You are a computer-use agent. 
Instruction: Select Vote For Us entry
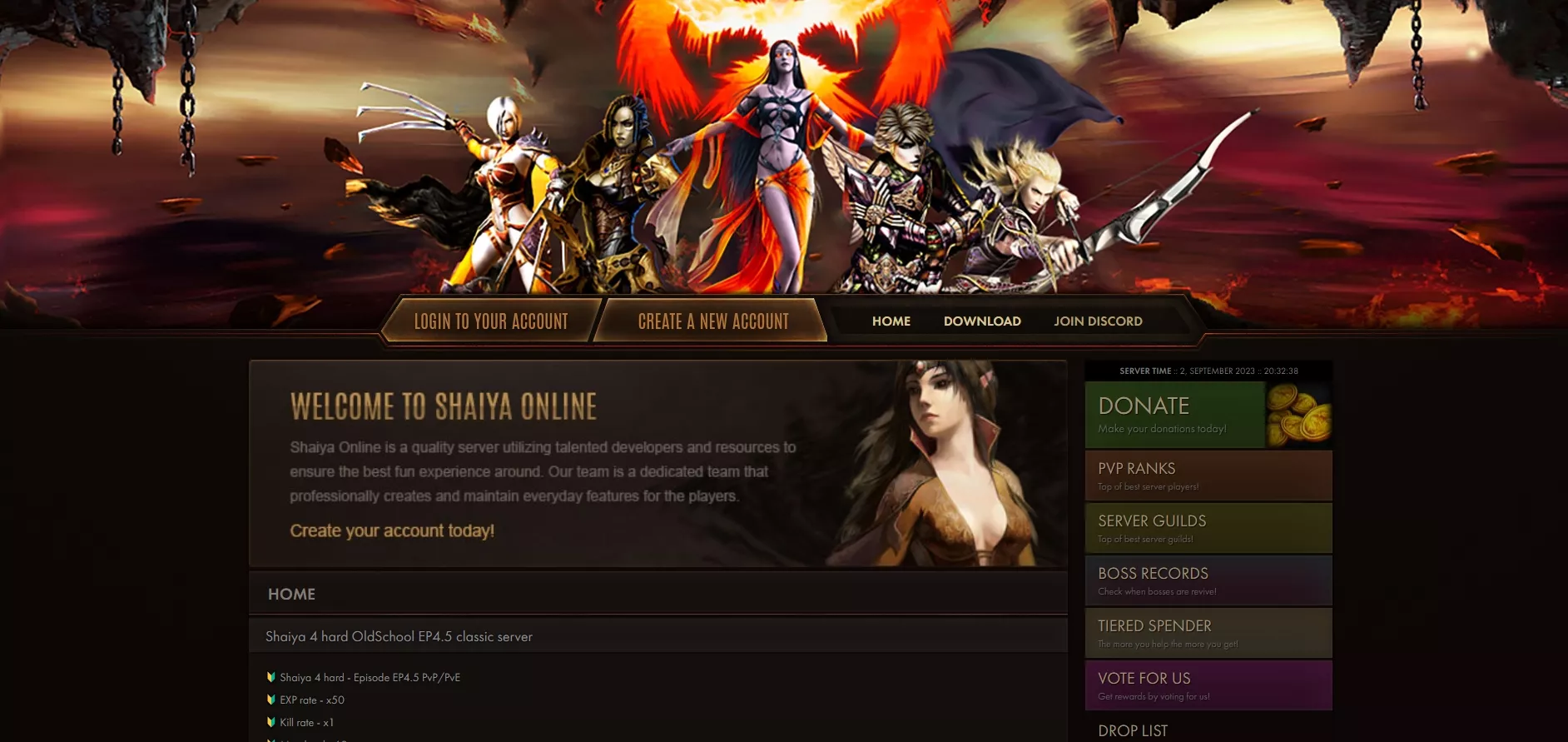(1208, 685)
